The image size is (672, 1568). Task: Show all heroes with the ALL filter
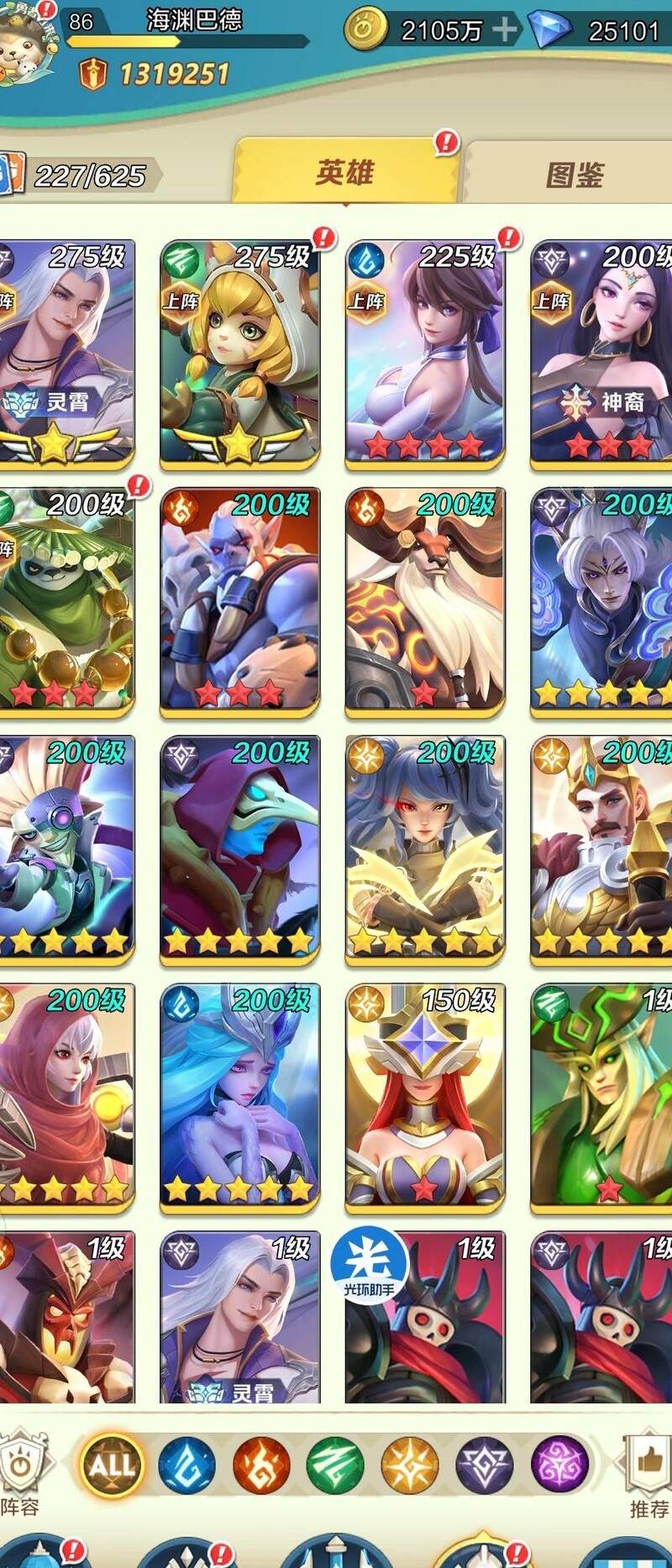pos(112,1464)
